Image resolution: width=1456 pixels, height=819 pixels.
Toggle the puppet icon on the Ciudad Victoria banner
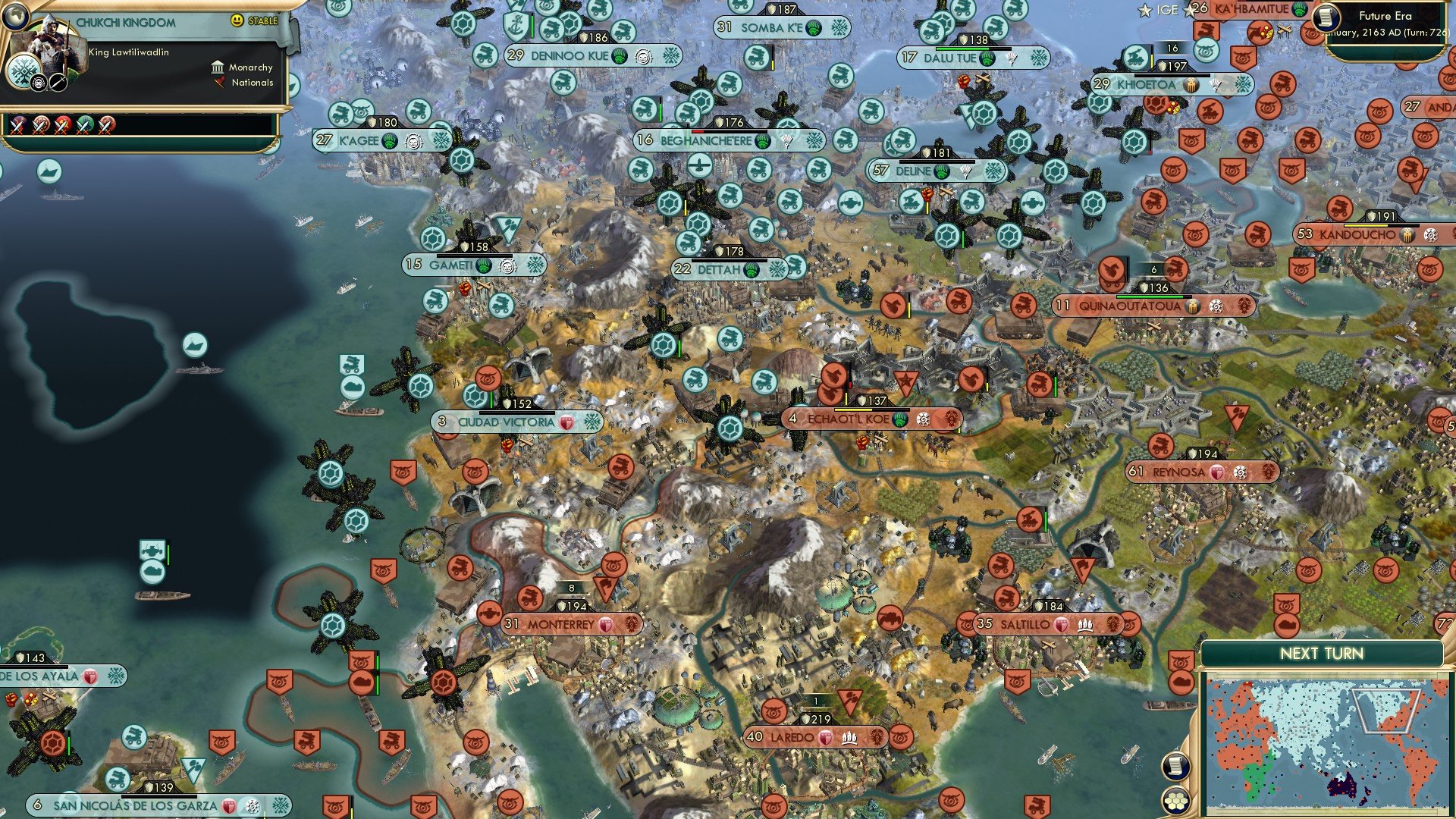point(564,421)
